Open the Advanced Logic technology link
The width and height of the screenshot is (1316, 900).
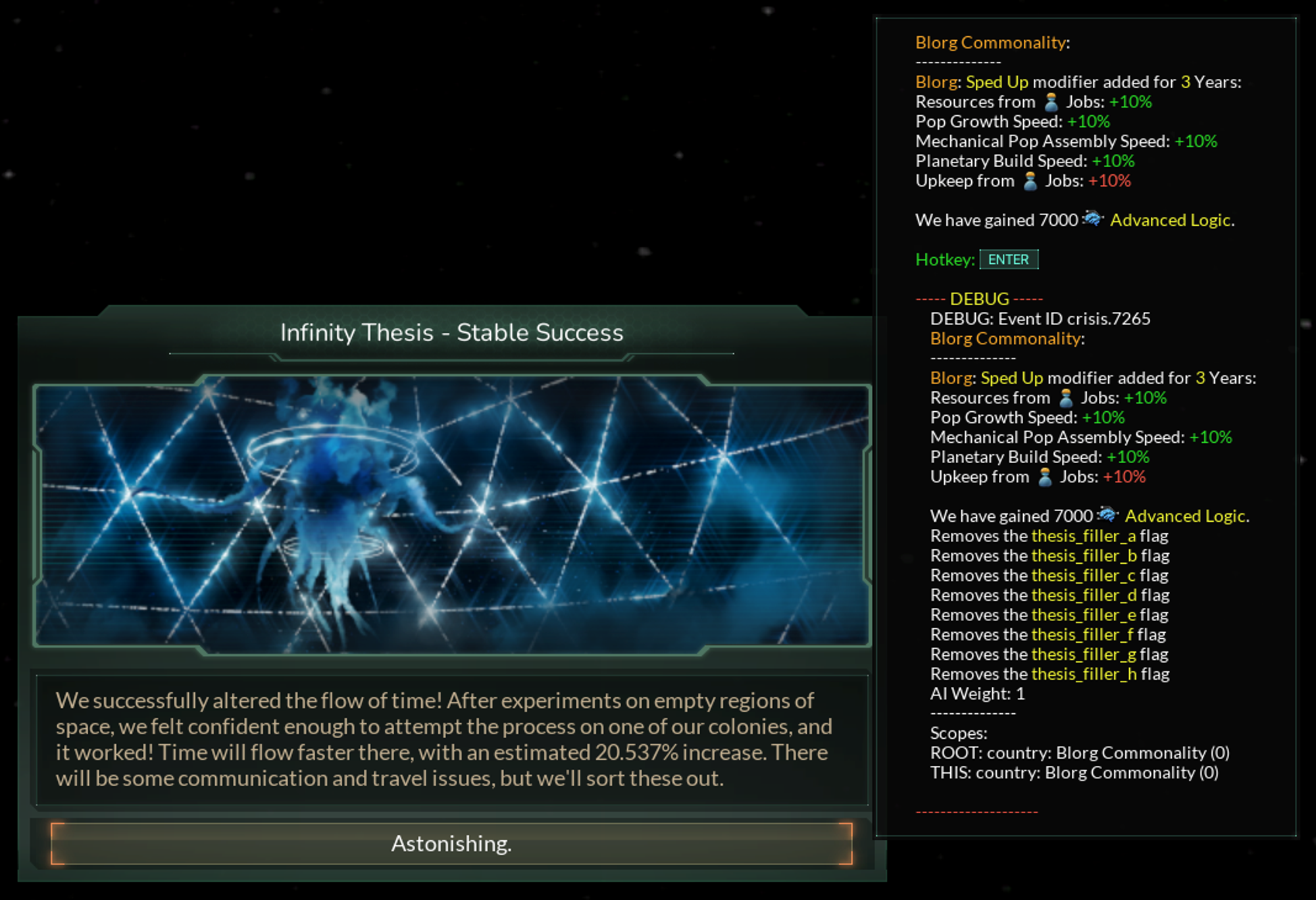coord(1174,220)
